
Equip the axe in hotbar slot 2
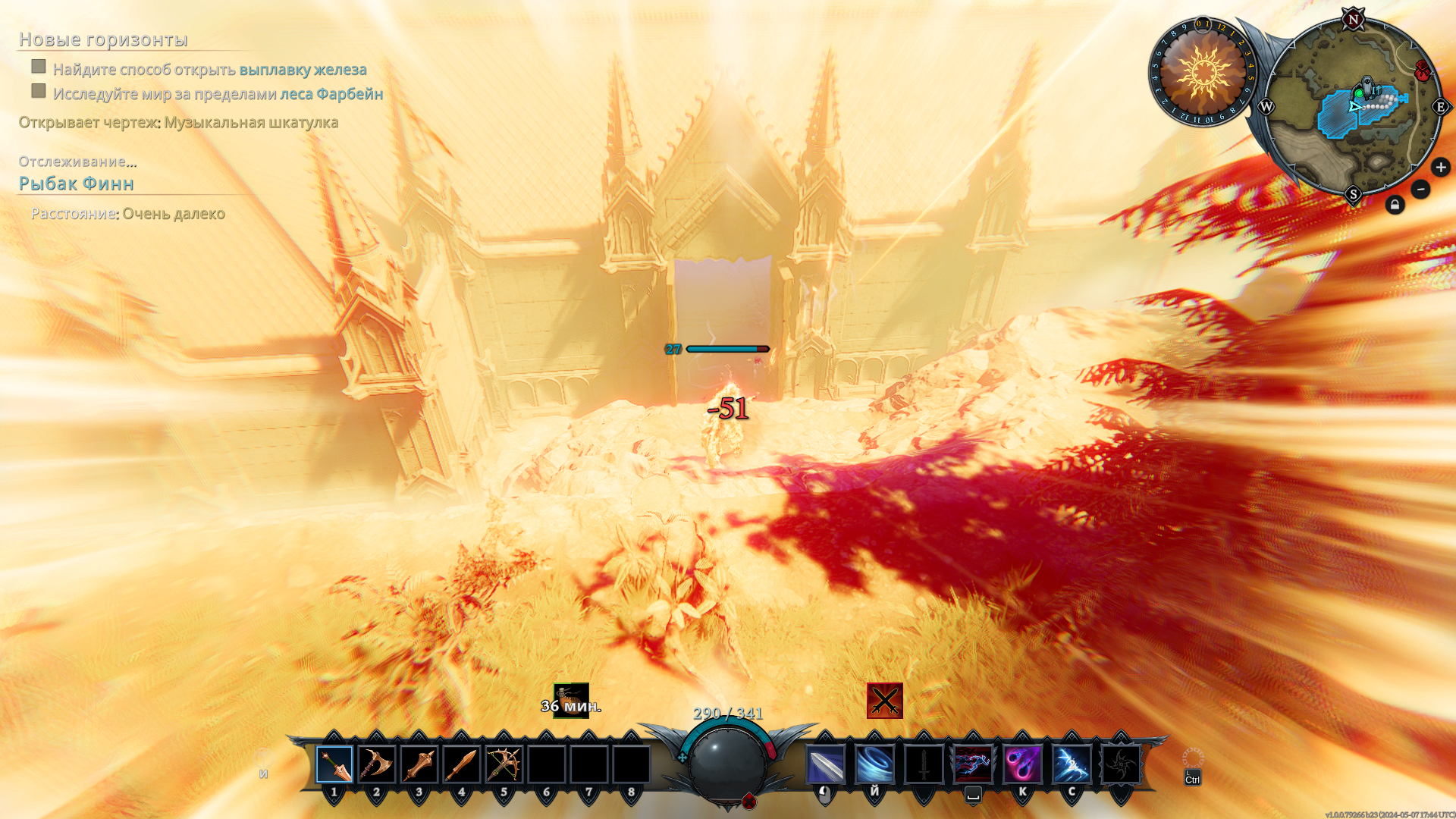377,764
